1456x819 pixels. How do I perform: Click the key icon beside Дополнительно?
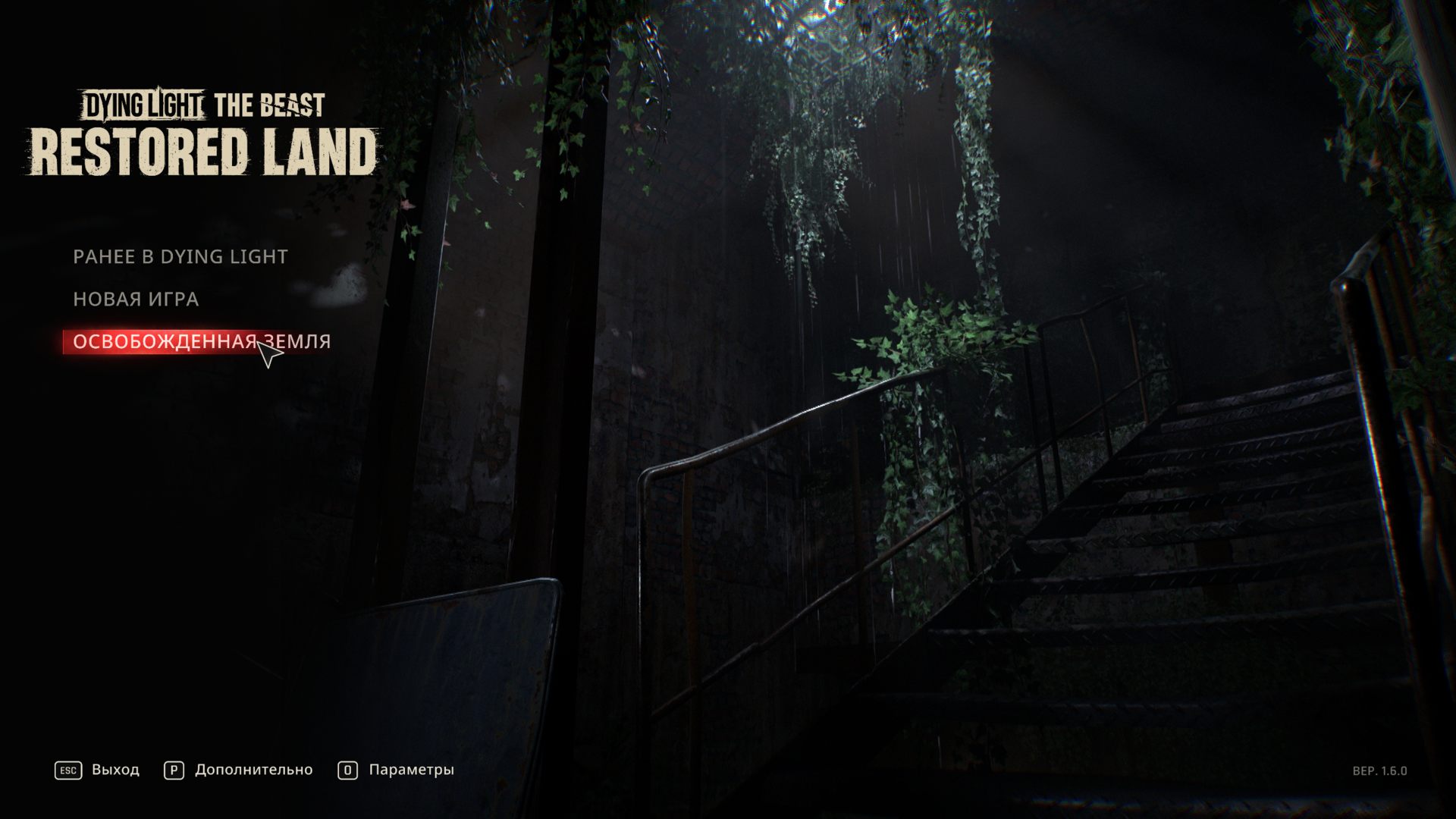coord(173,770)
